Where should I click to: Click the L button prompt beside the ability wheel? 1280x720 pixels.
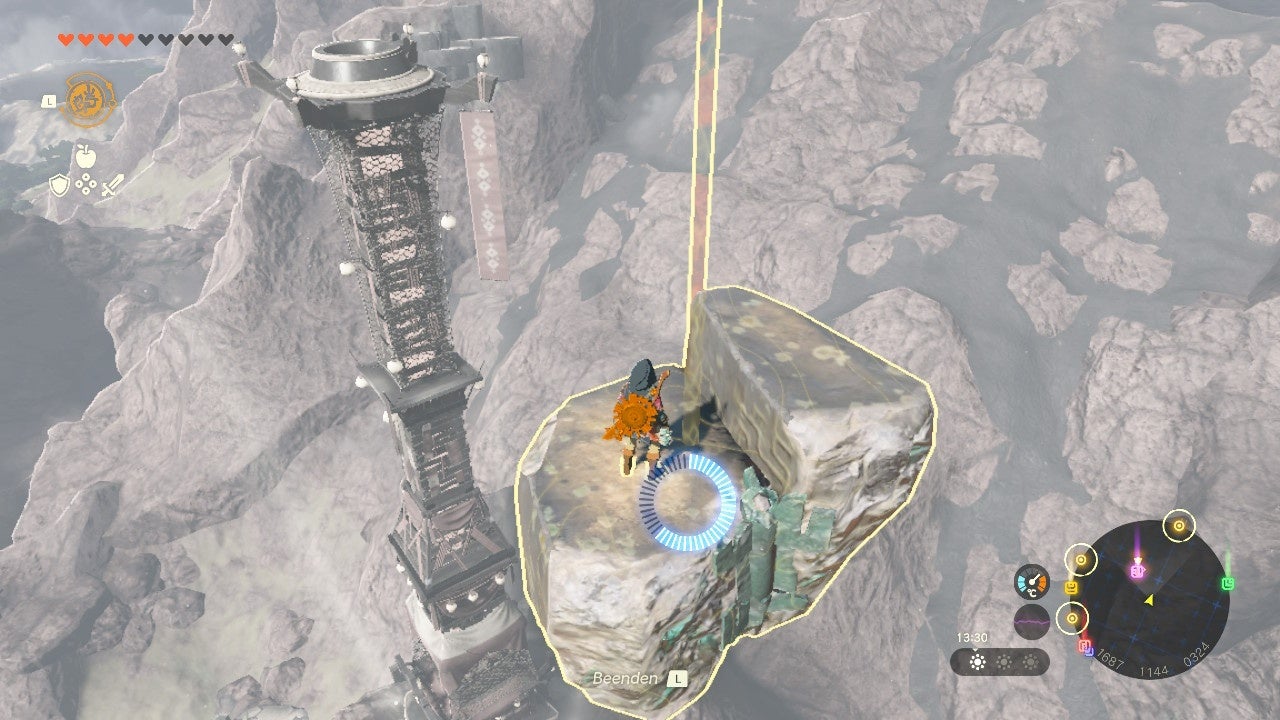(x=48, y=101)
